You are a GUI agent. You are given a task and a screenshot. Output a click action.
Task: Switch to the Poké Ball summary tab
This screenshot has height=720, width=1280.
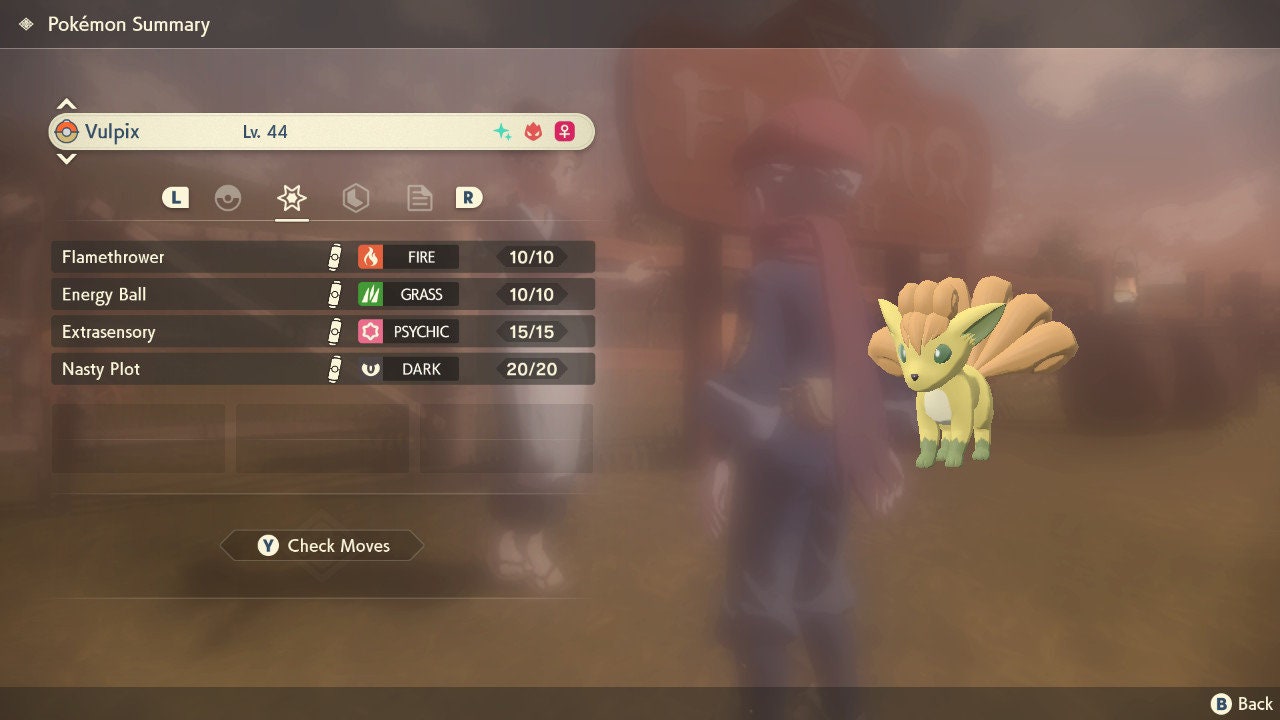(x=228, y=198)
